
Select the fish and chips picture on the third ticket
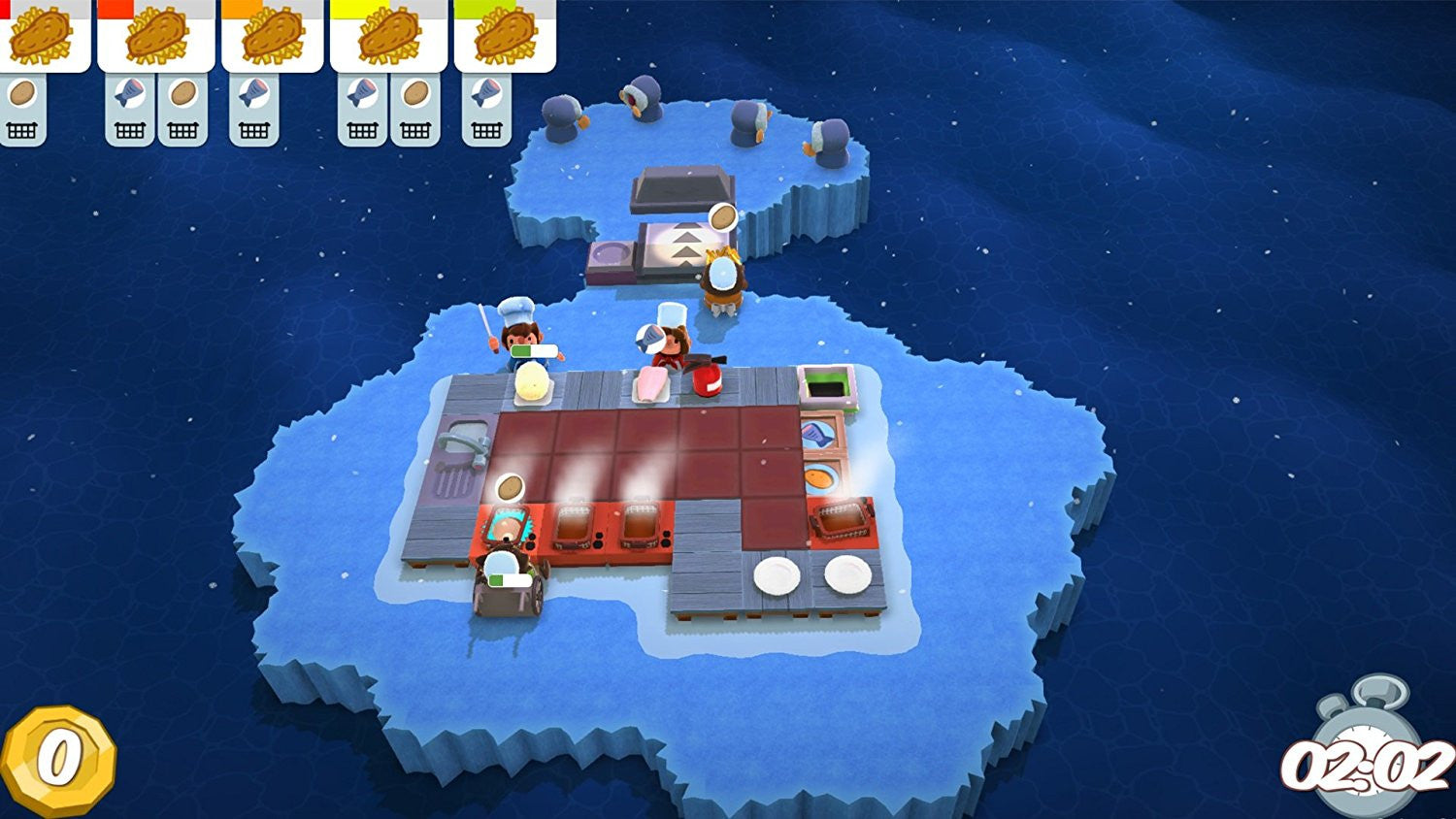pos(273,39)
